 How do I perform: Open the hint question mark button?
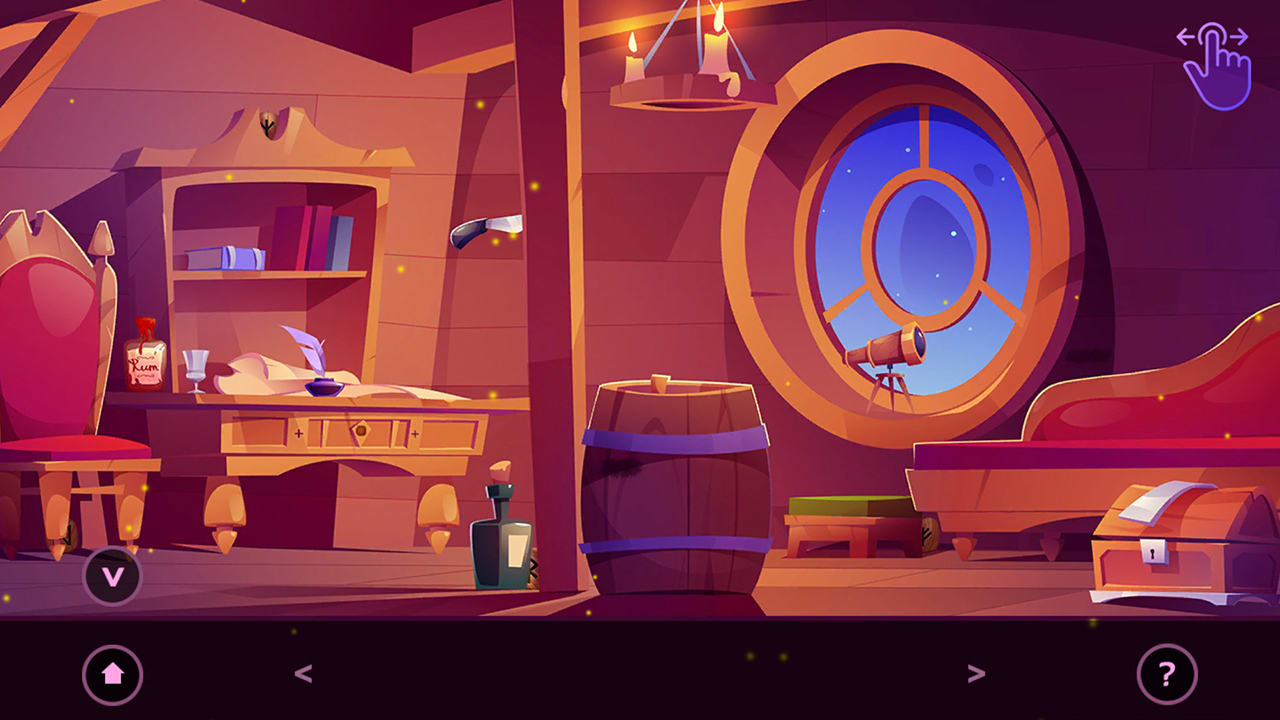coord(1166,675)
